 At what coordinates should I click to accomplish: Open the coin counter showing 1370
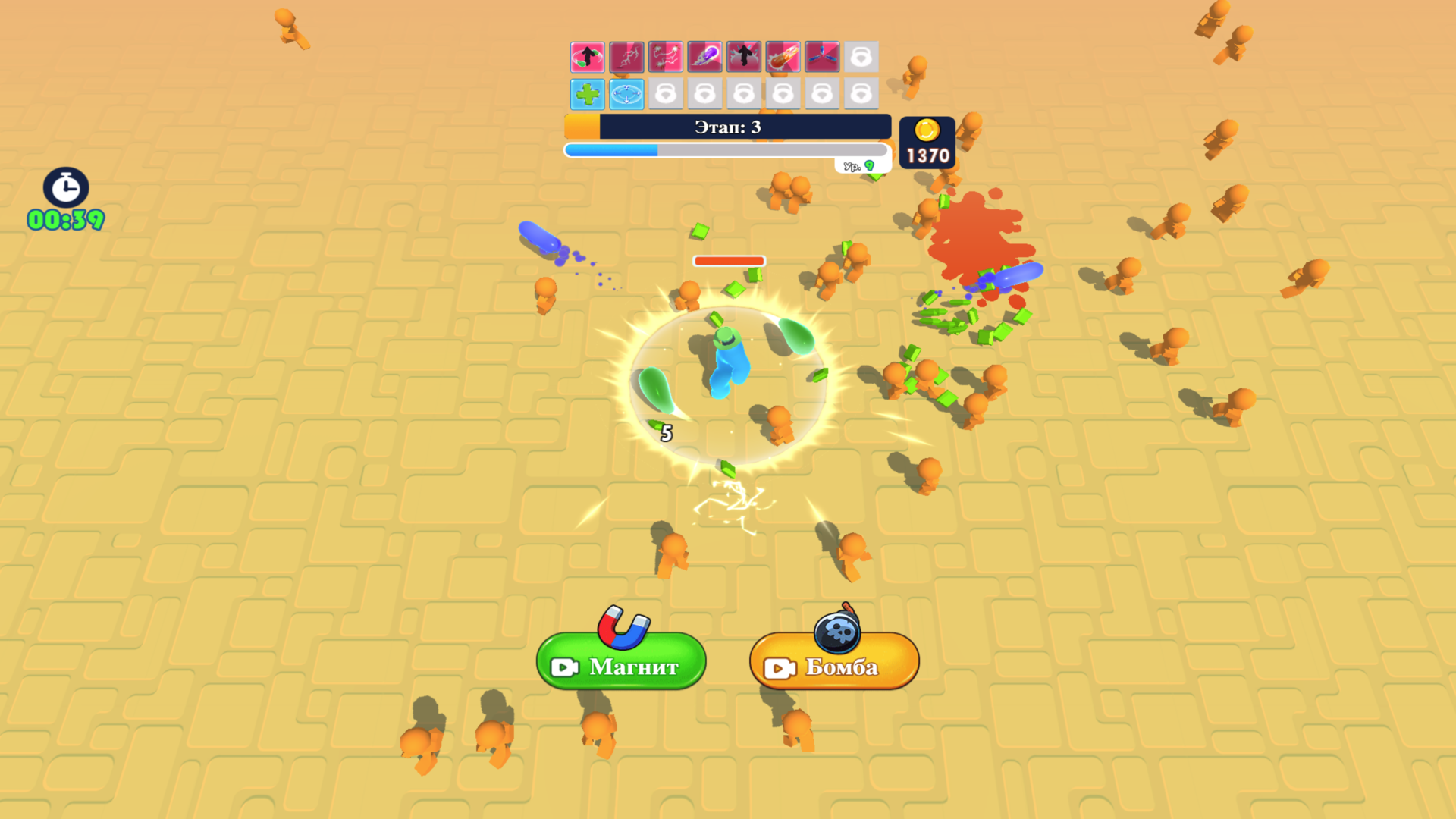point(927,143)
